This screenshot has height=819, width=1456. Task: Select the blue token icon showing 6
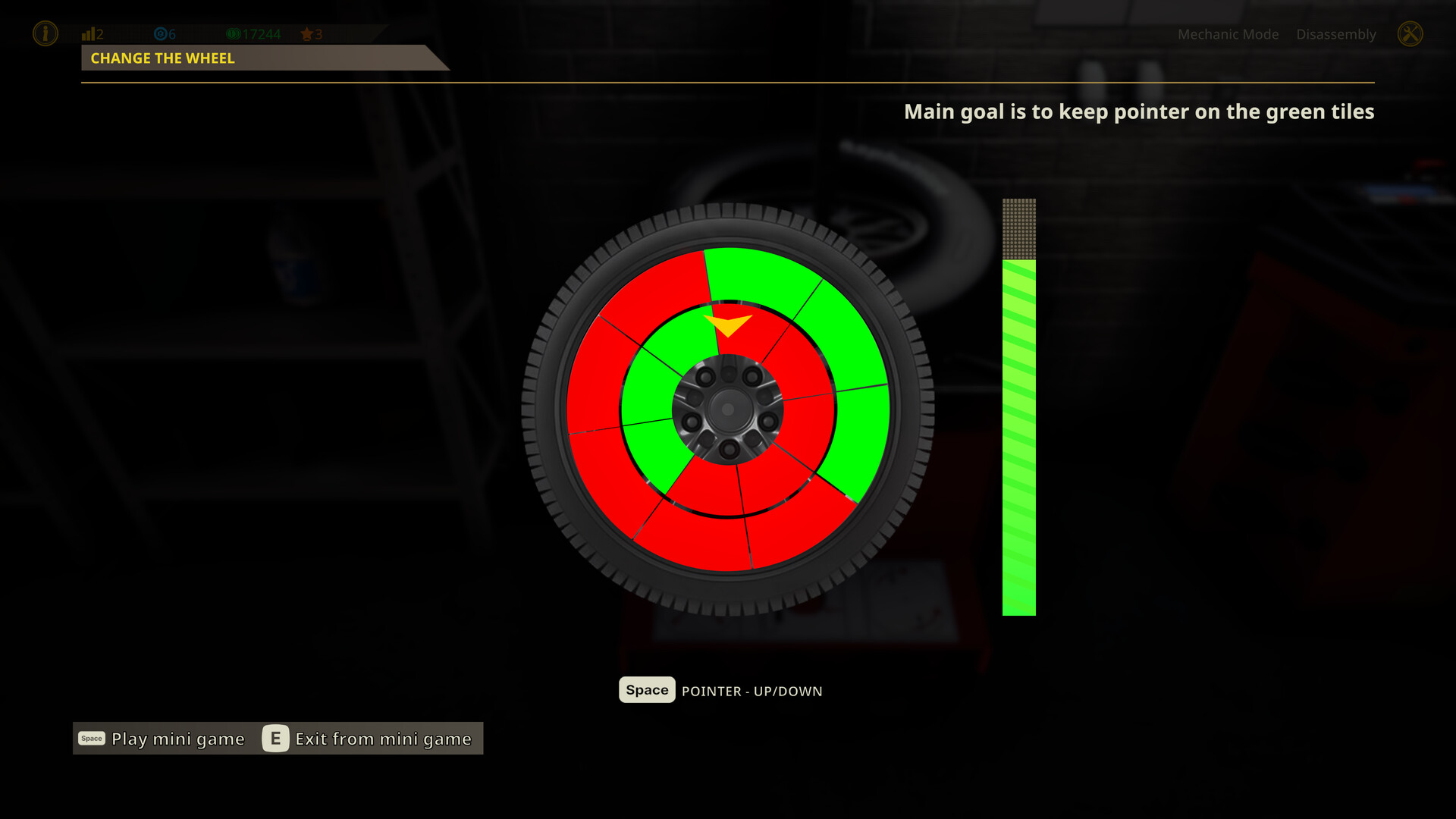click(x=162, y=33)
